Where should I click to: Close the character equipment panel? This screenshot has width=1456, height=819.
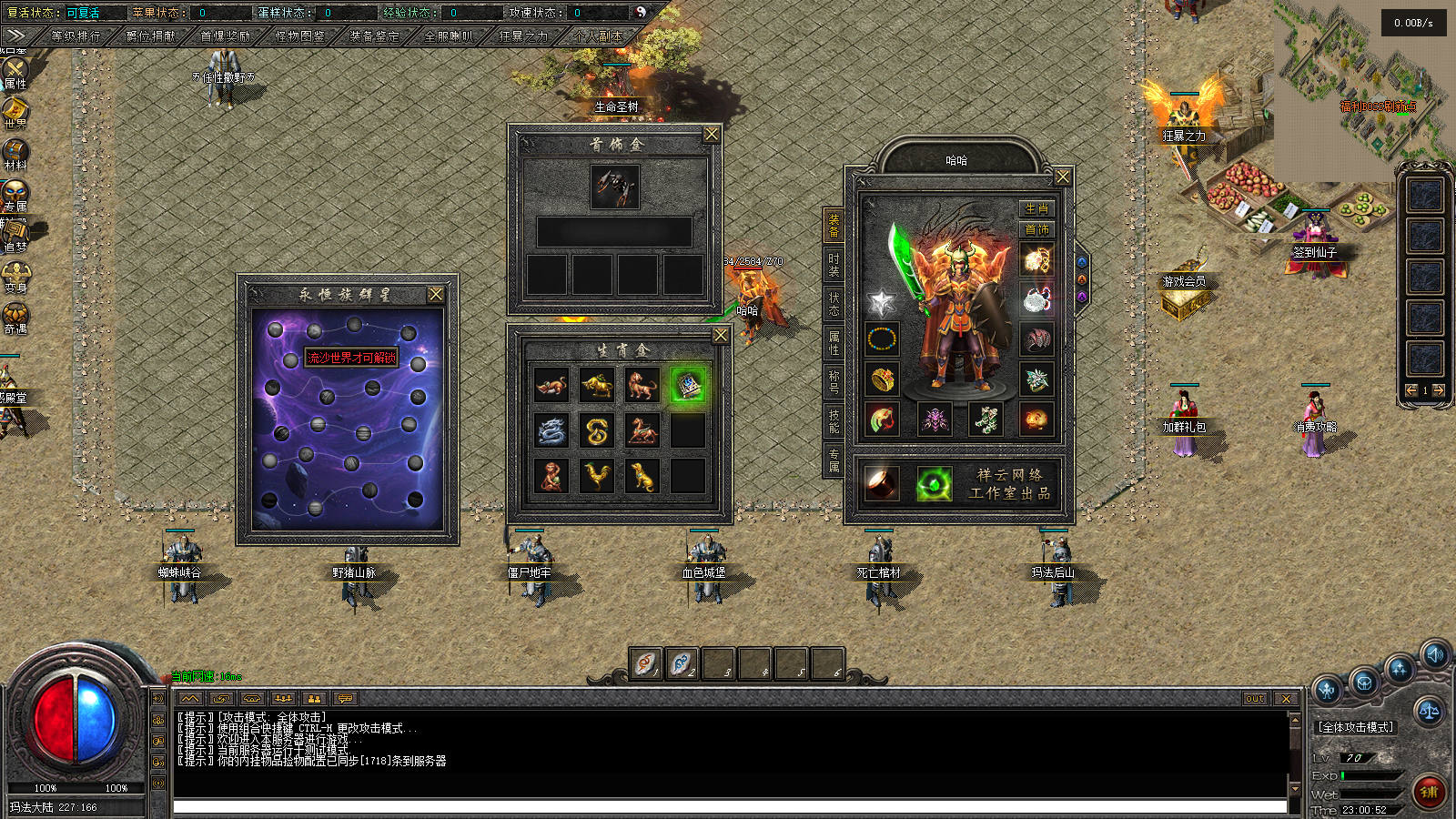(1062, 177)
